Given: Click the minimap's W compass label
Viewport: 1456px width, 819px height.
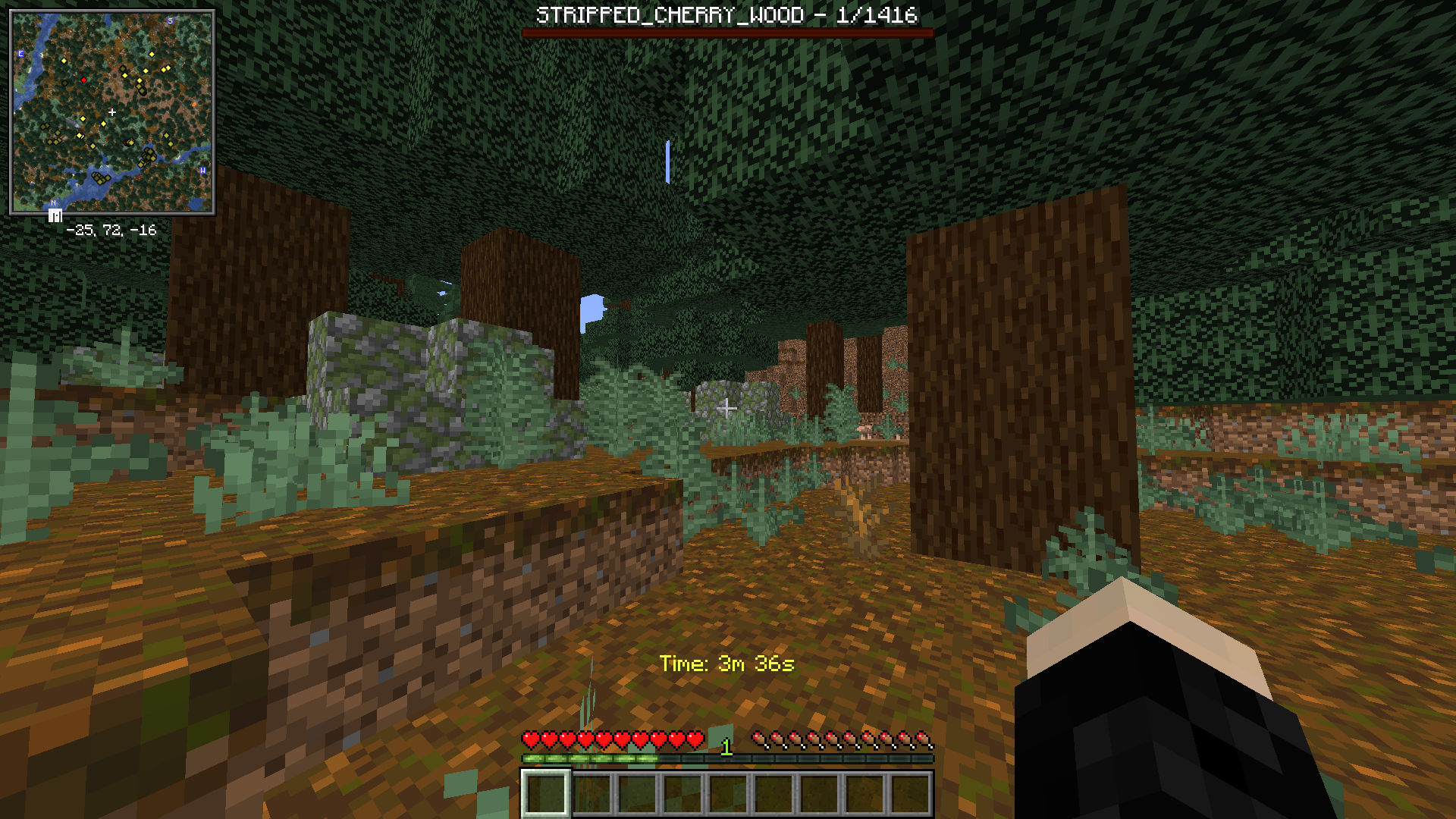Looking at the screenshot, I should (x=202, y=171).
